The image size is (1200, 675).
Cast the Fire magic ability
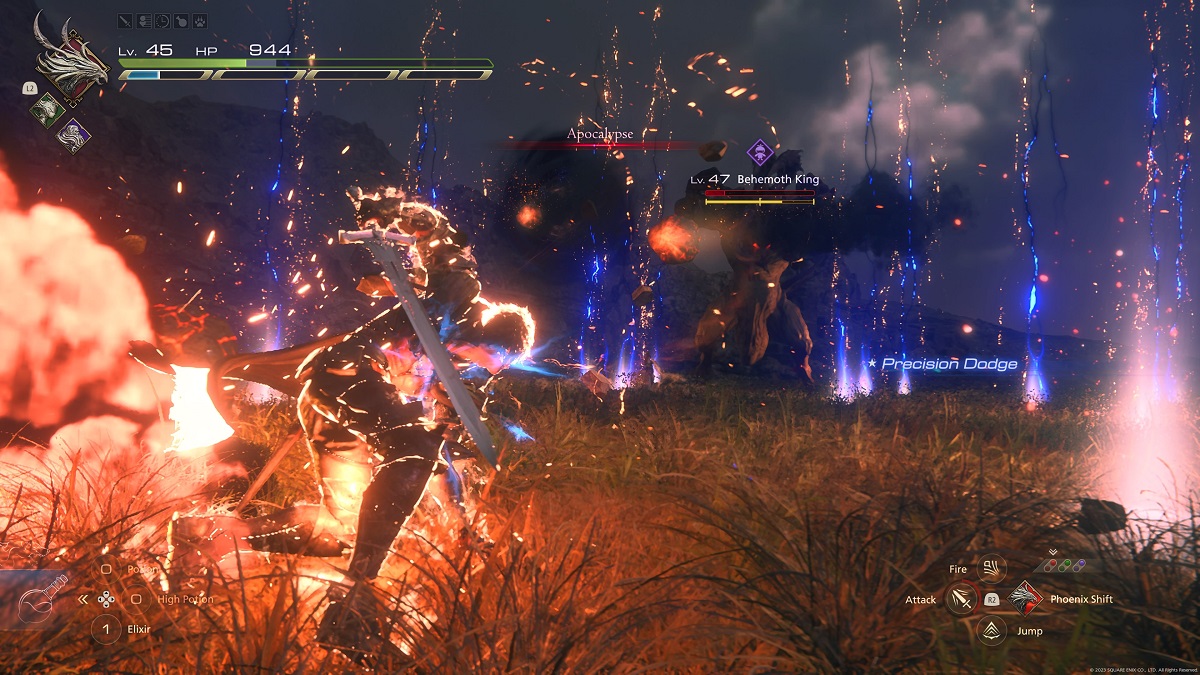click(992, 569)
